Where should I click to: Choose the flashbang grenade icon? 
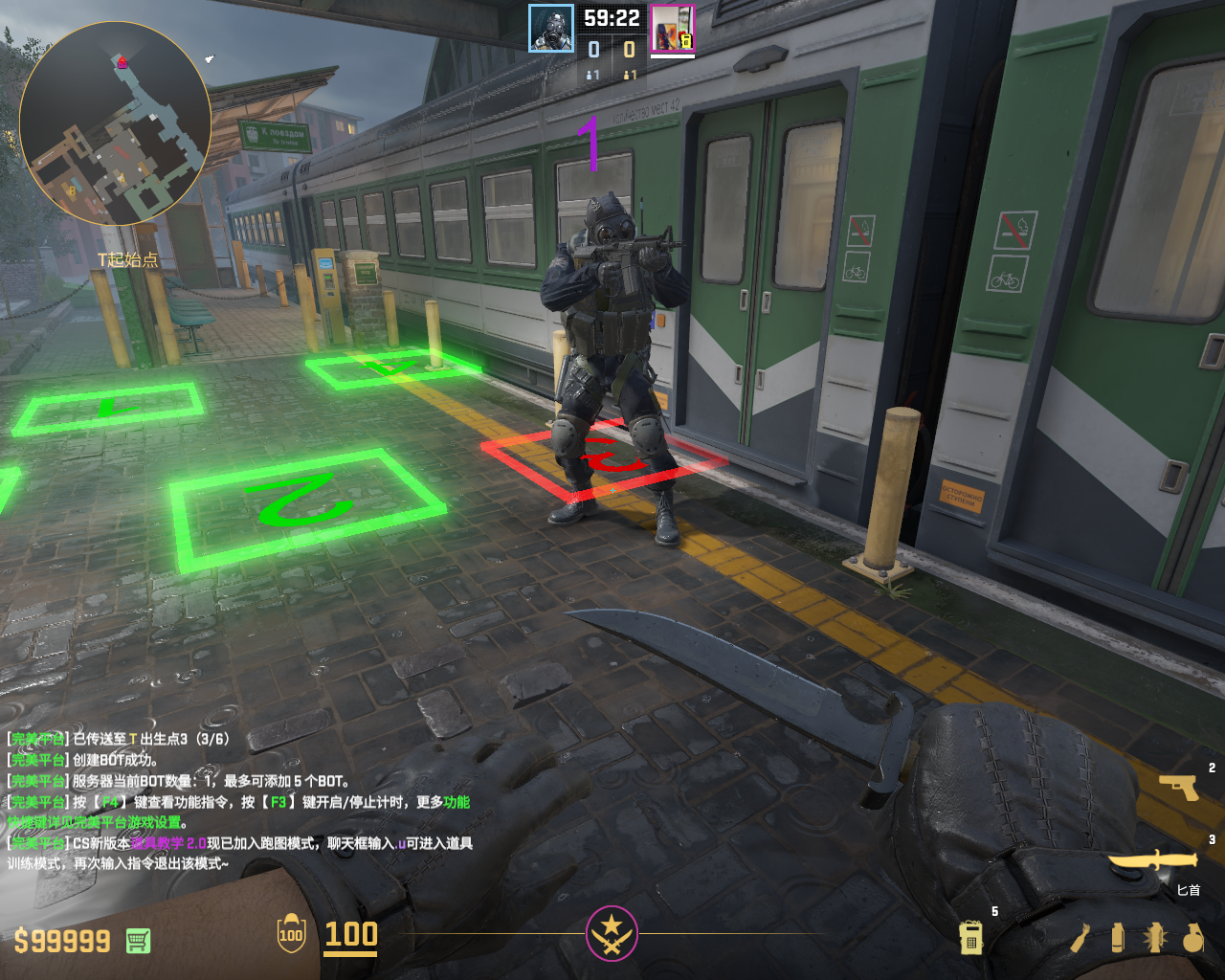click(1155, 938)
